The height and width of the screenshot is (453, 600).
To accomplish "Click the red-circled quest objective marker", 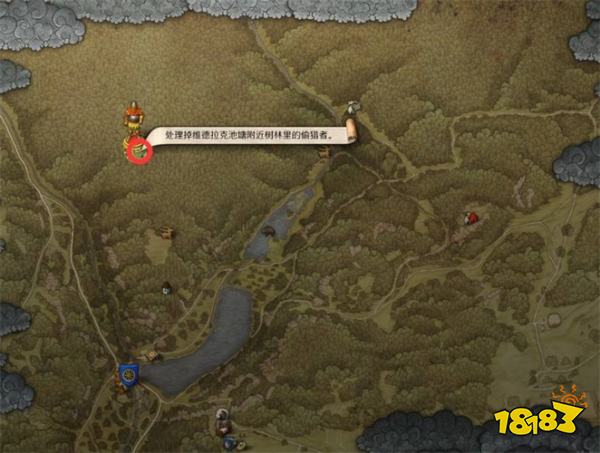I will [x=138, y=149].
